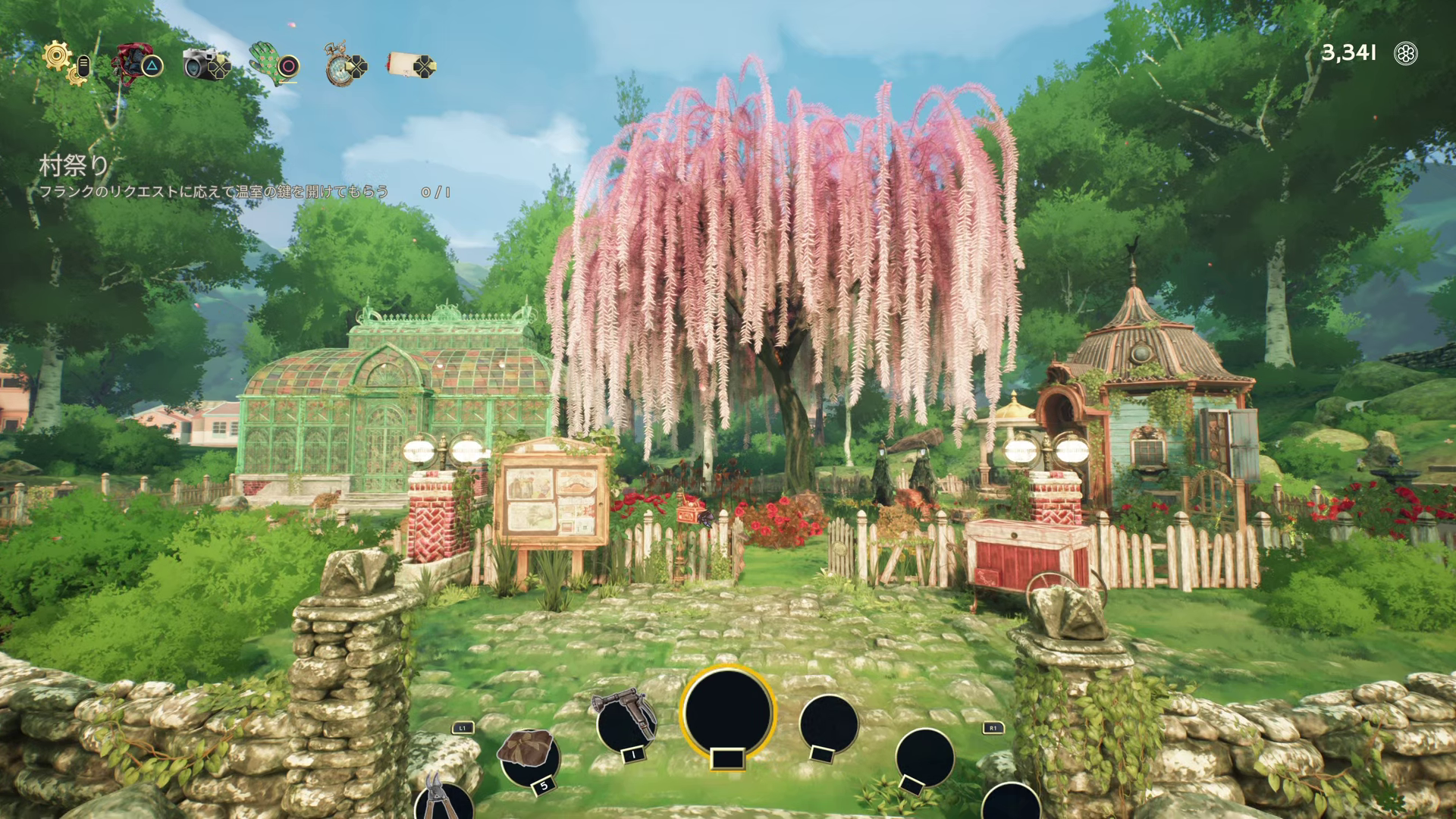Open the red bag inventory icon
Image resolution: width=1456 pixels, height=819 pixels.
click(x=130, y=62)
